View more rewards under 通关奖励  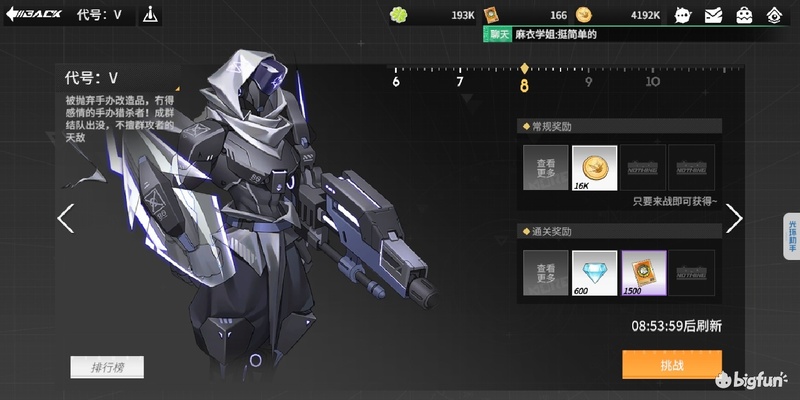[x=545, y=273]
